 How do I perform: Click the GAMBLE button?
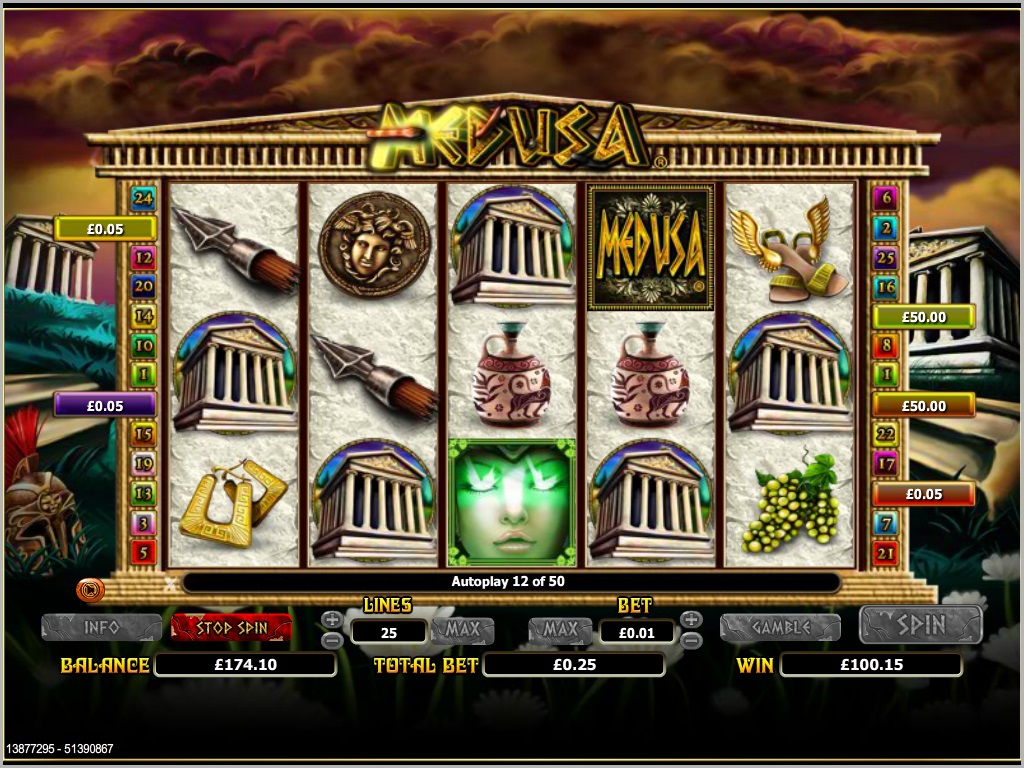point(780,627)
